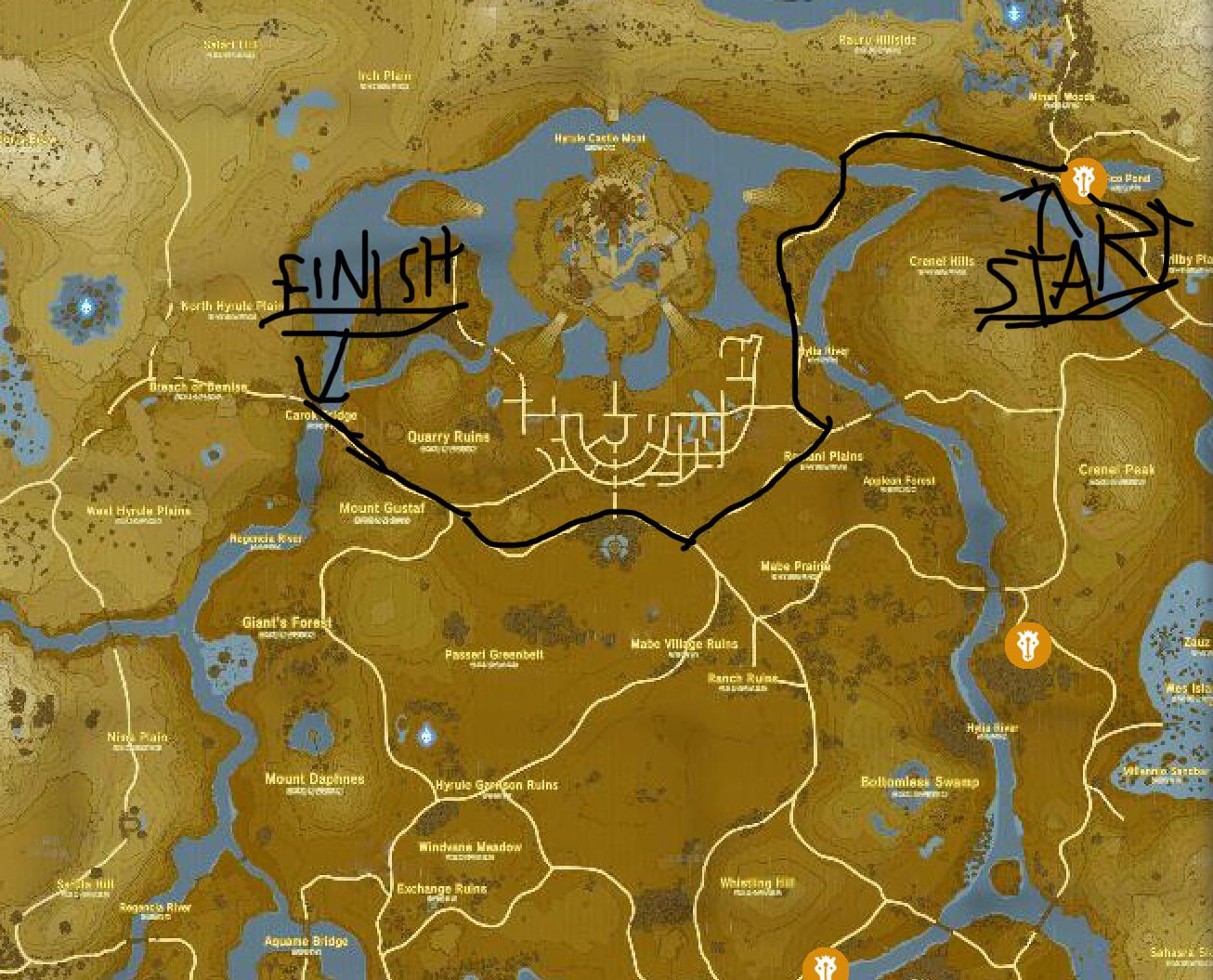Click the Quarry Ruins label
Viewport: 1213px width, 980px height.
[x=450, y=436]
